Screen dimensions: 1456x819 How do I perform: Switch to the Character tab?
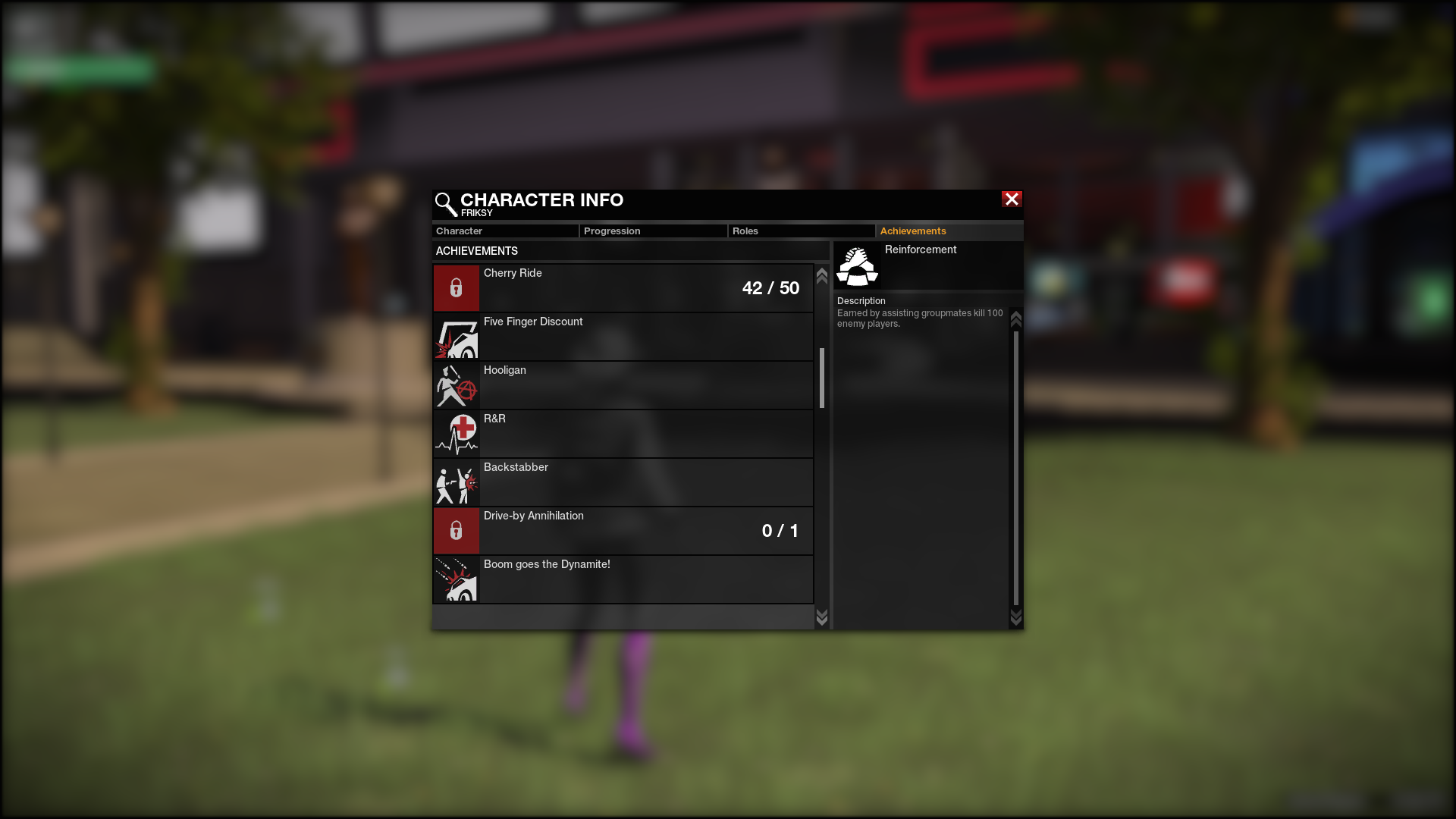(x=505, y=231)
